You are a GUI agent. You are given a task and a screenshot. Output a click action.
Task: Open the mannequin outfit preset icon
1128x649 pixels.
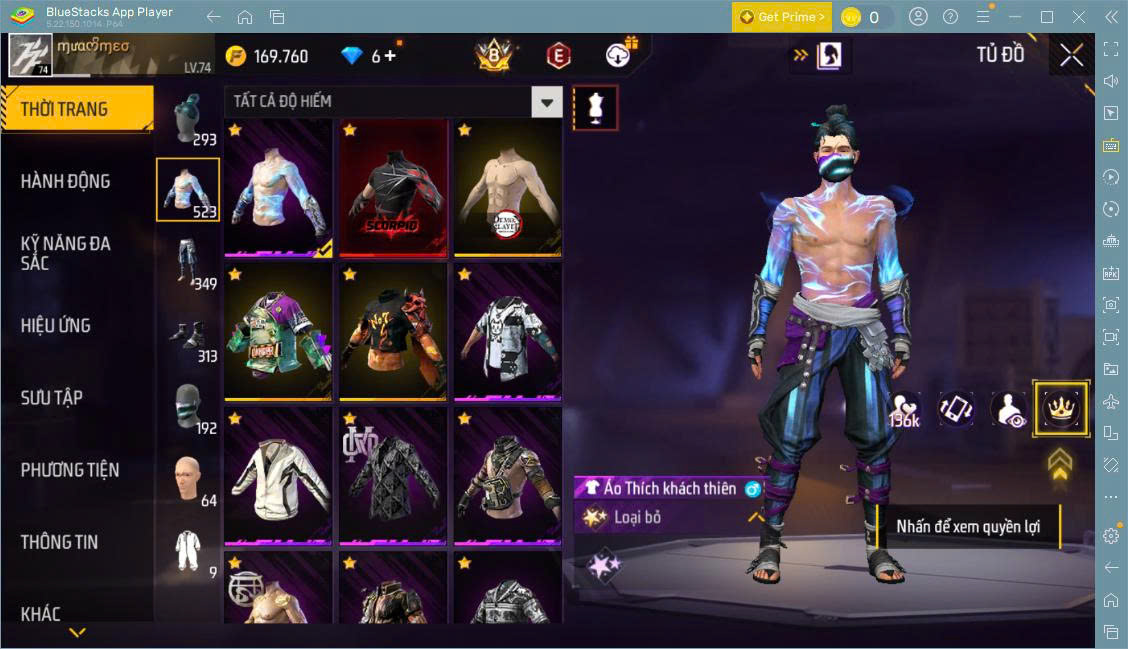(595, 107)
